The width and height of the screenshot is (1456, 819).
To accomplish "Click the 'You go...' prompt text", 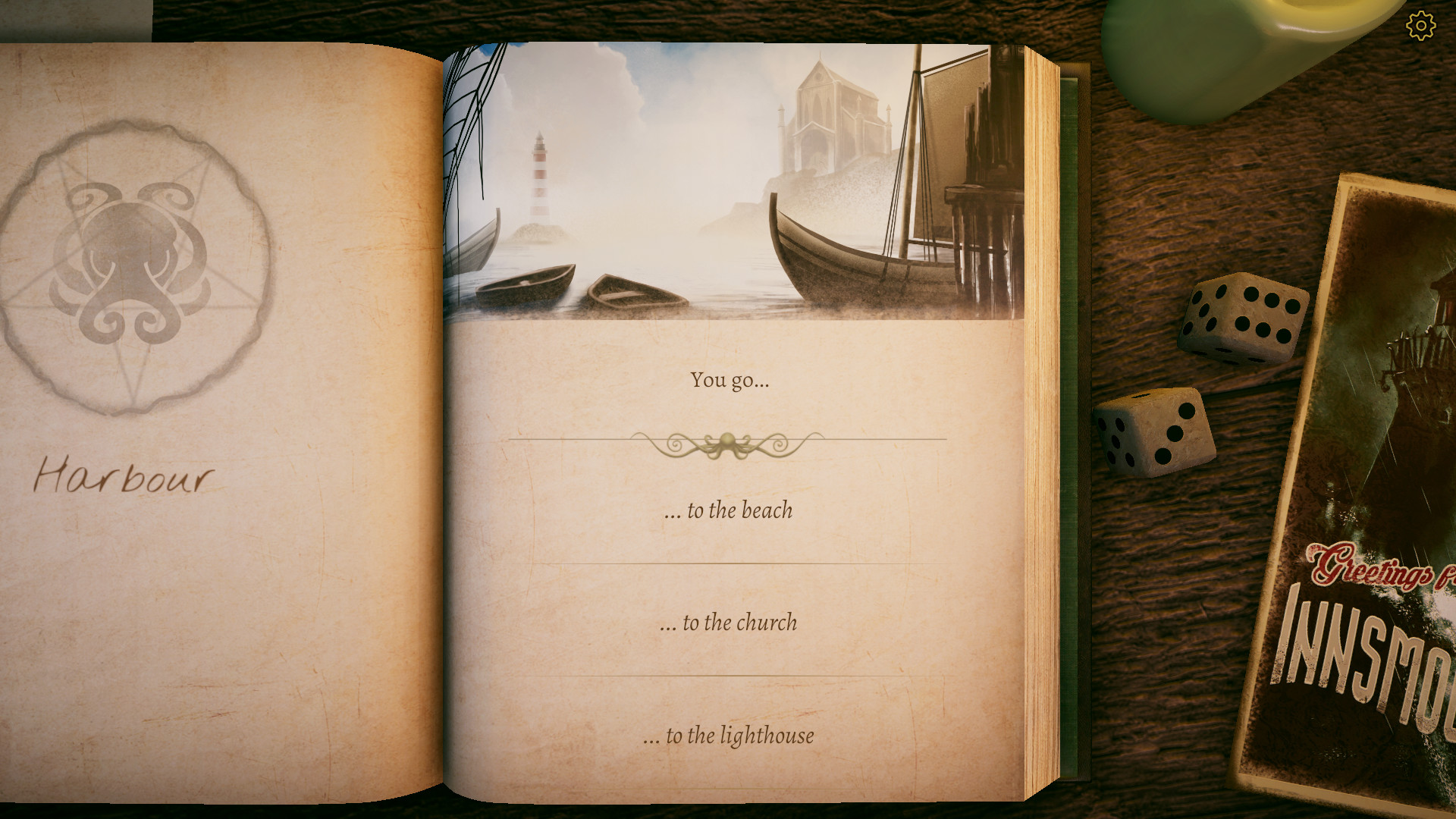I will click(728, 383).
